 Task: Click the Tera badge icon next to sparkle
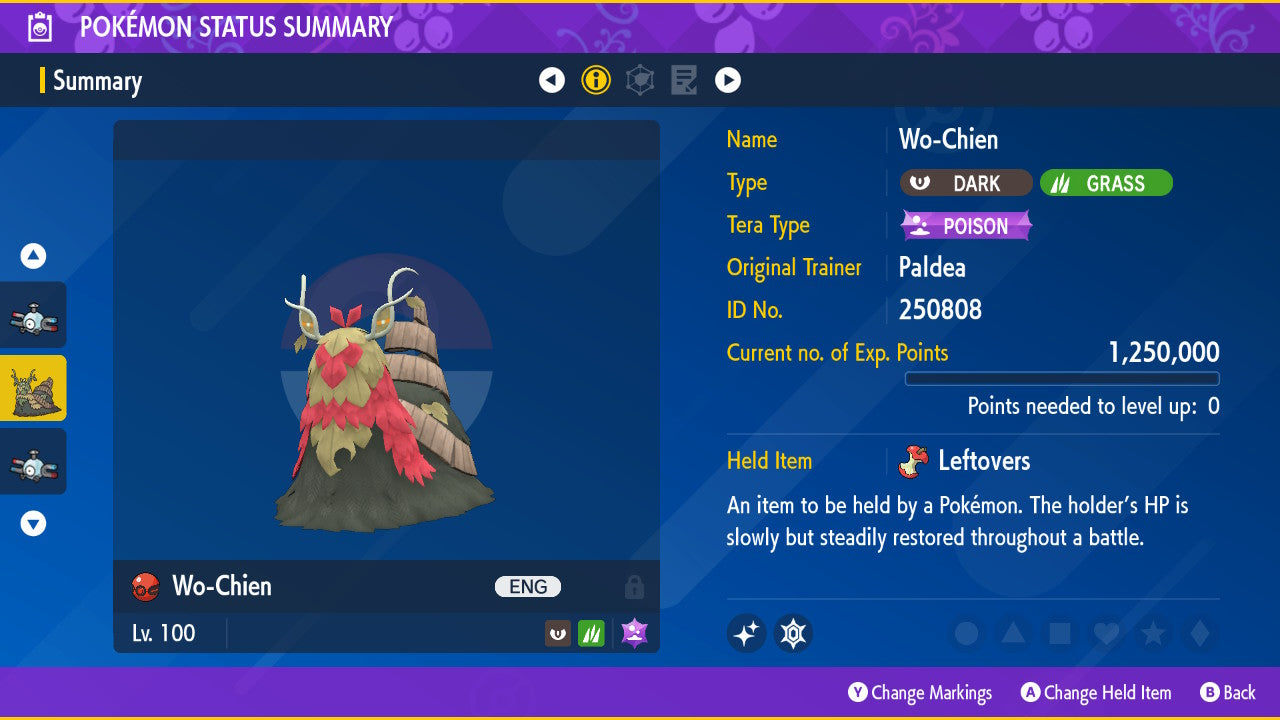click(x=793, y=633)
